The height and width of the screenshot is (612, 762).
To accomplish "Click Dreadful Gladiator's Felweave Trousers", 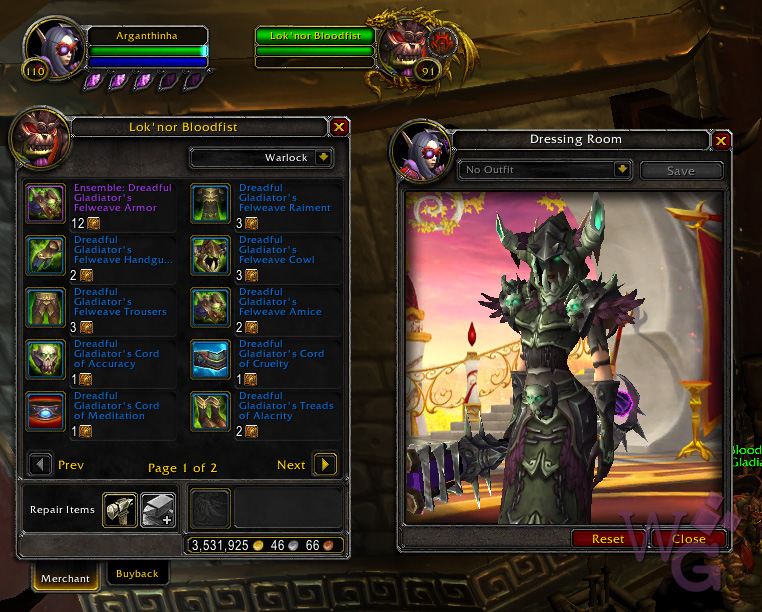I will pos(45,308).
